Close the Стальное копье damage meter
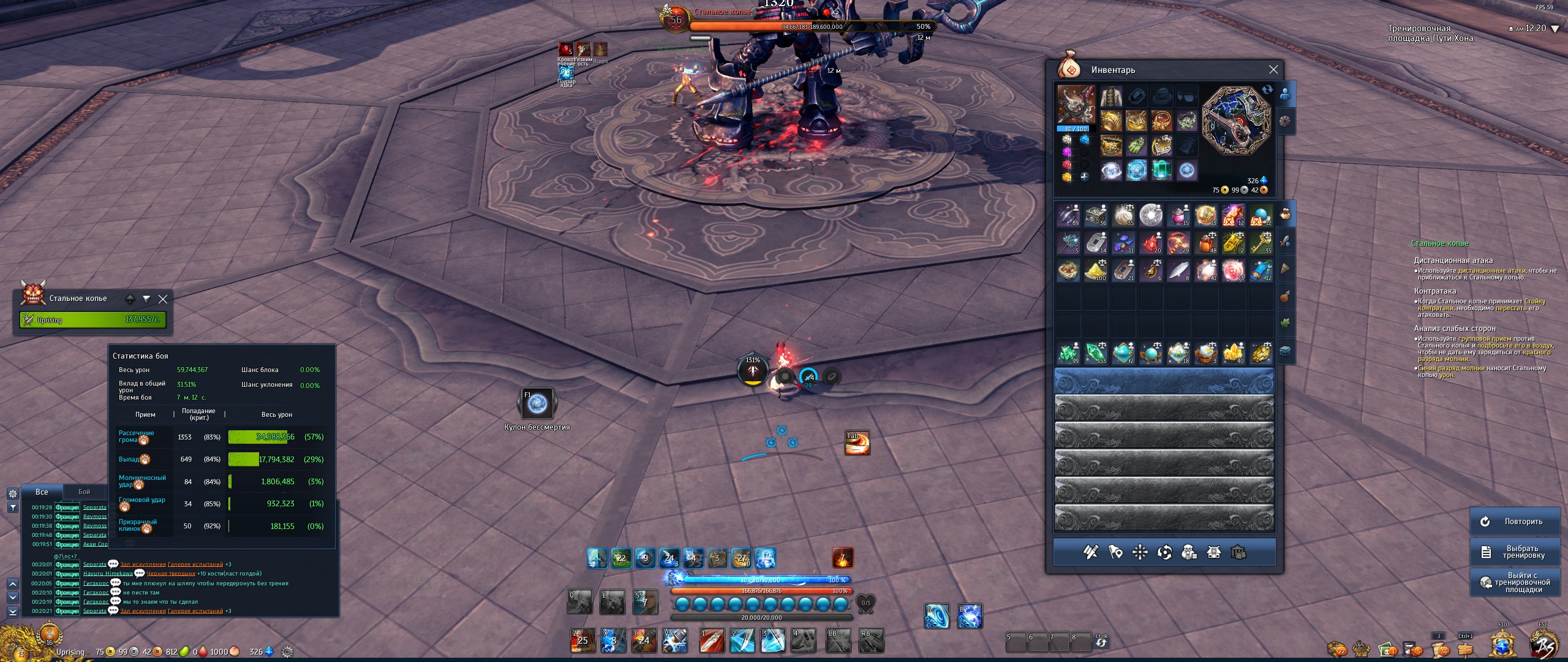1568x662 pixels. click(x=163, y=299)
